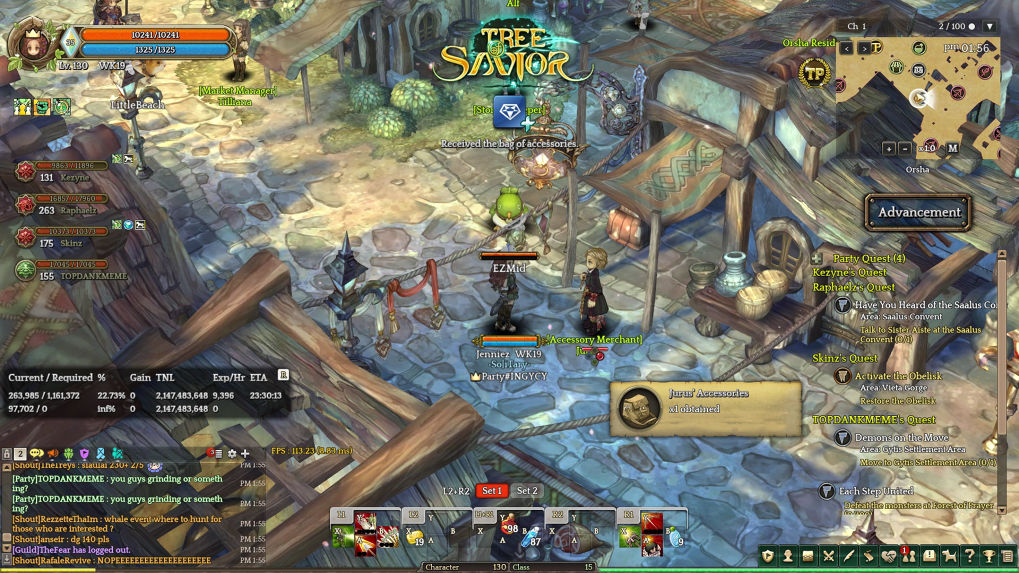Open the companion pet menu icon

coord(949,556)
